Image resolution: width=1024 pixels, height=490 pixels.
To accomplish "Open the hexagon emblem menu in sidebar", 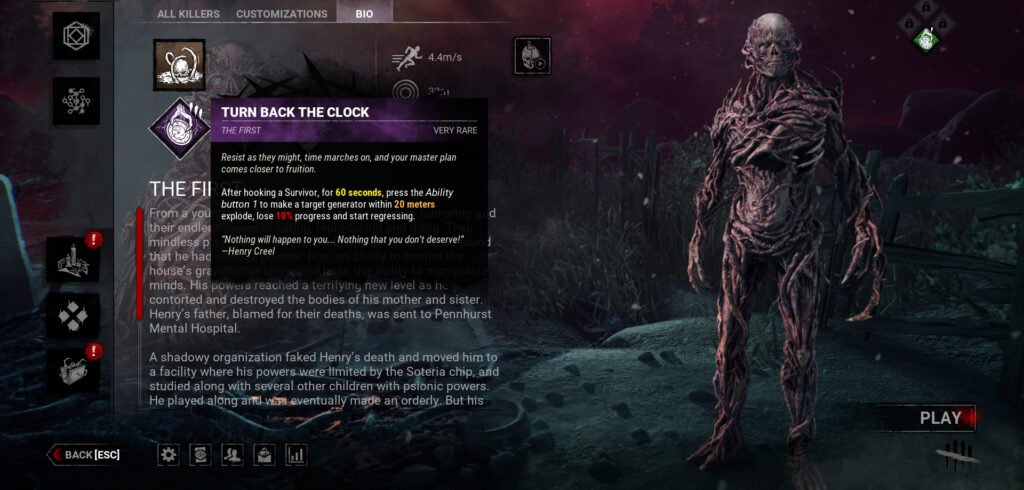I will pos(76,36).
